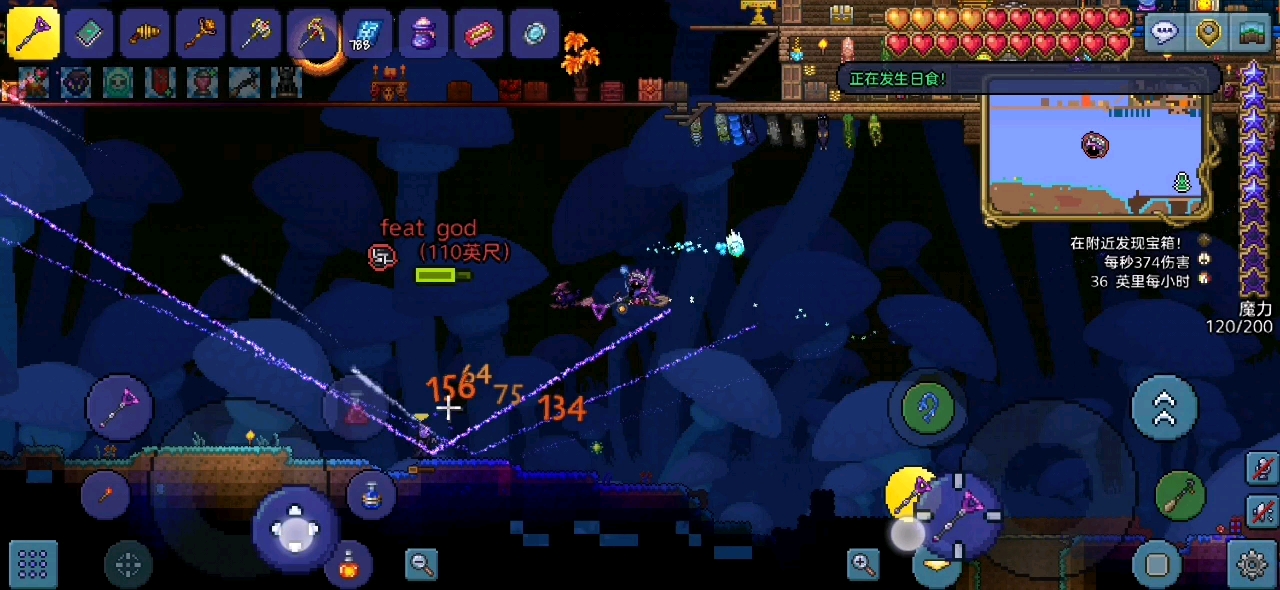This screenshot has width=1280, height=590.
Task: Select the purple money bag hotbar slot
Action: (424, 34)
